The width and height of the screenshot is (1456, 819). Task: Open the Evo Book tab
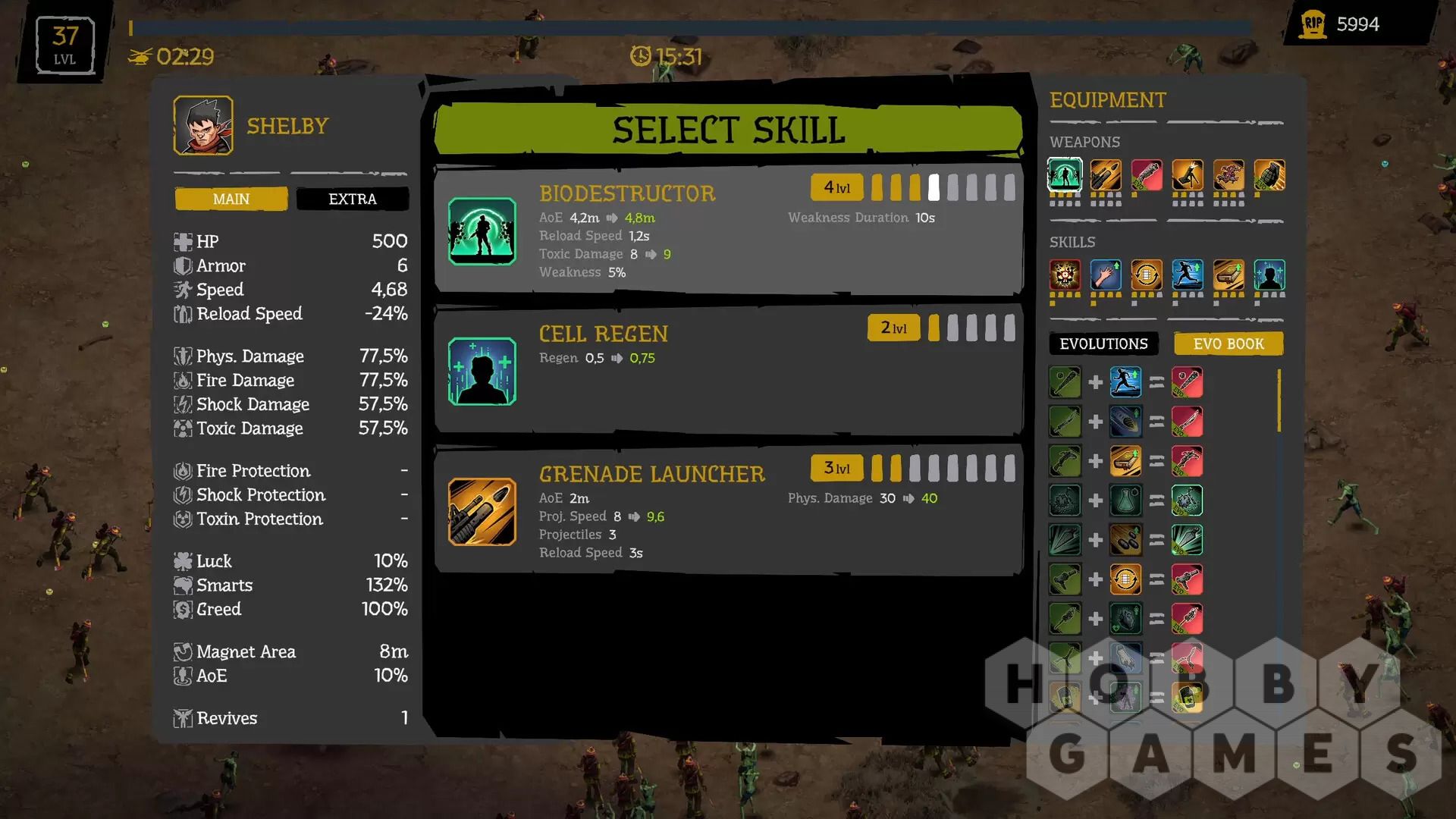point(1228,344)
